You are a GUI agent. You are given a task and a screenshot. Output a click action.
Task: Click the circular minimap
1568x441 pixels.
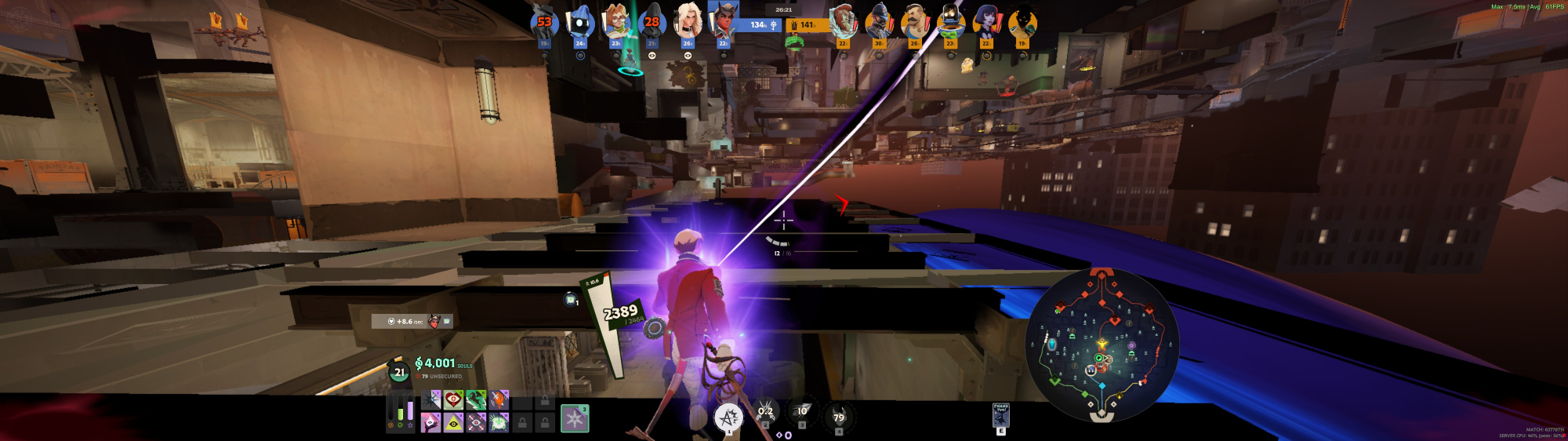coord(1102,345)
